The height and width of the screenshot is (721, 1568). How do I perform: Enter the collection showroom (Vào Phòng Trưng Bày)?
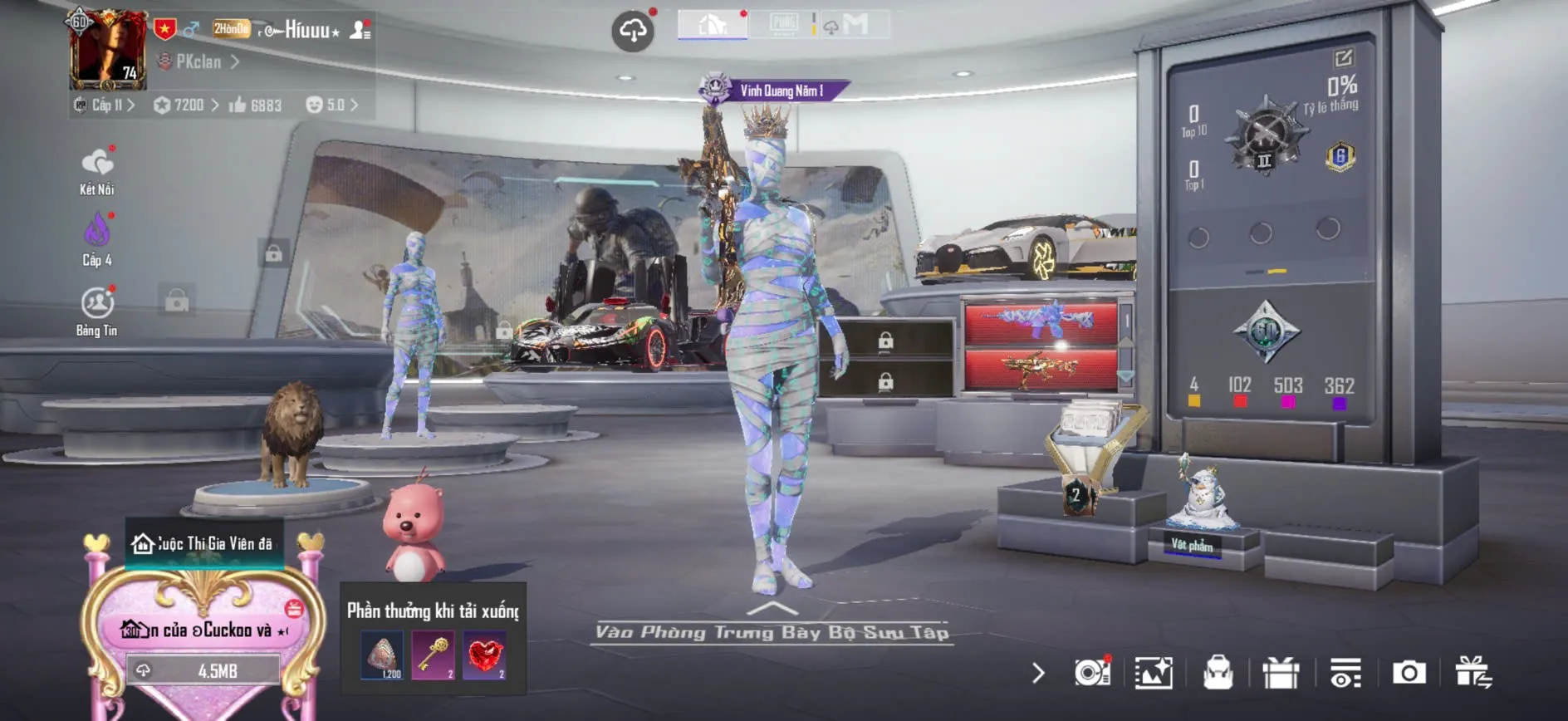[772, 632]
